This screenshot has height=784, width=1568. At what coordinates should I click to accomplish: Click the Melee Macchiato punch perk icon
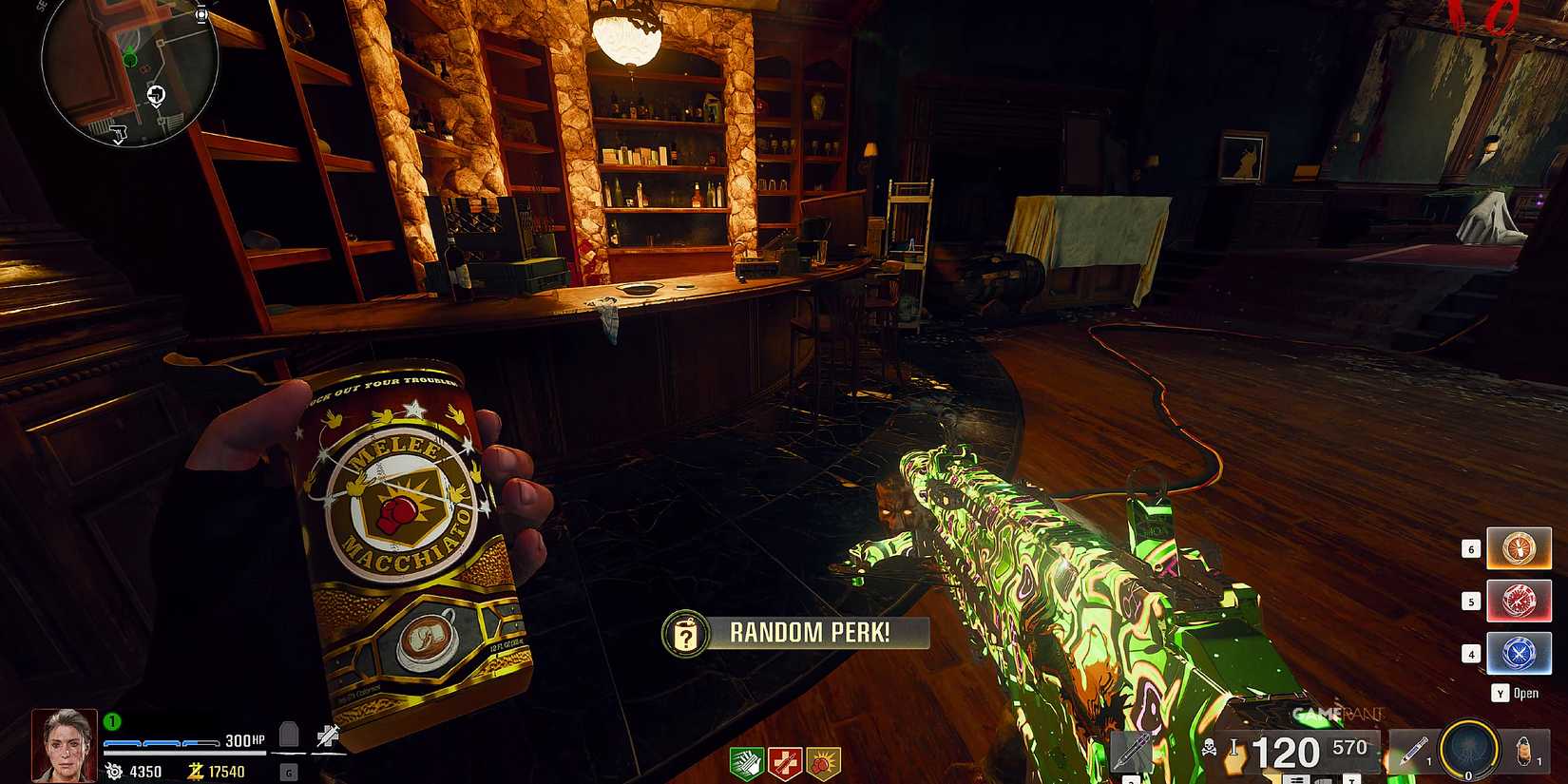(x=821, y=764)
